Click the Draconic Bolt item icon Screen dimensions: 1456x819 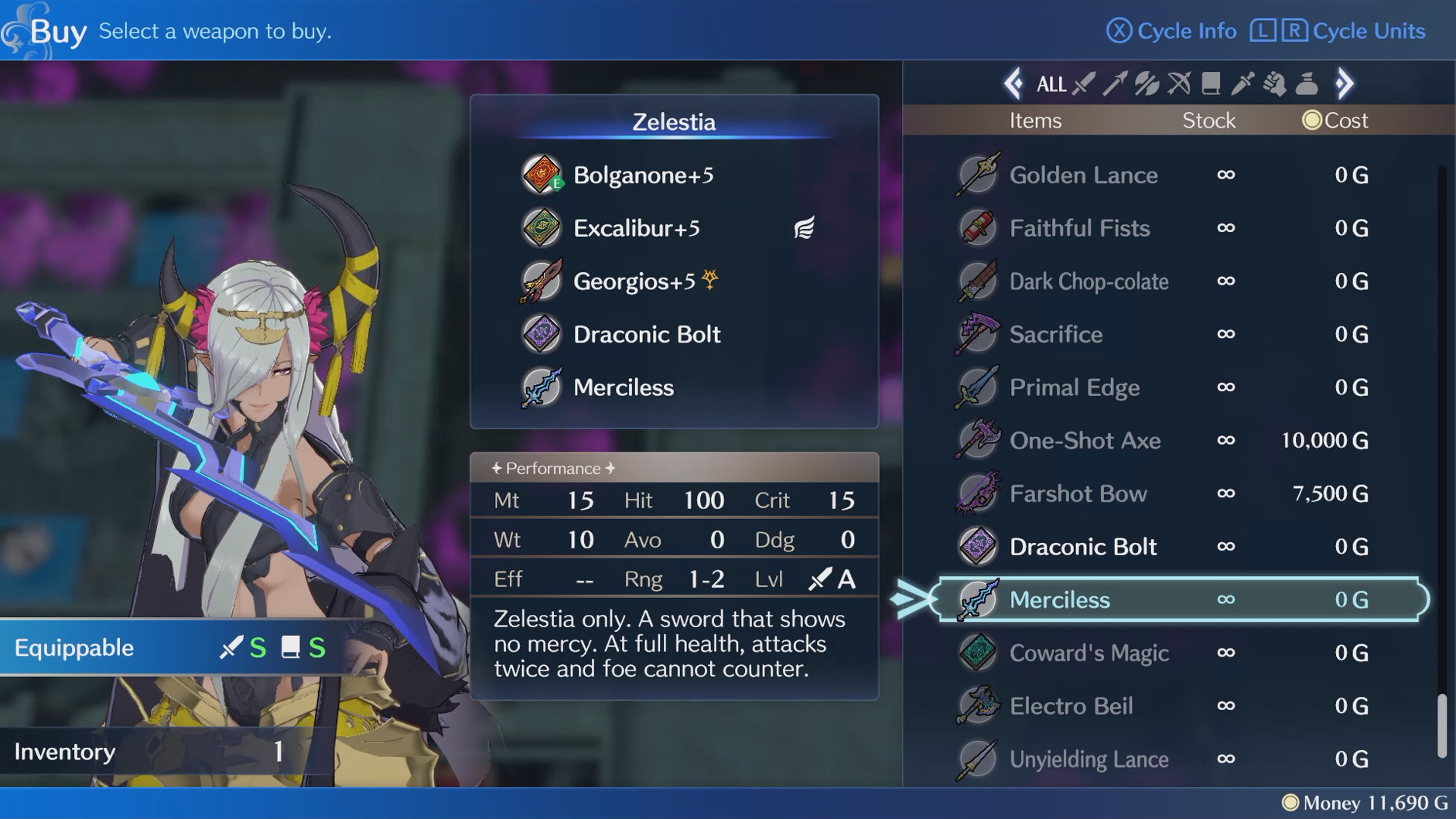pyautogui.click(x=977, y=546)
